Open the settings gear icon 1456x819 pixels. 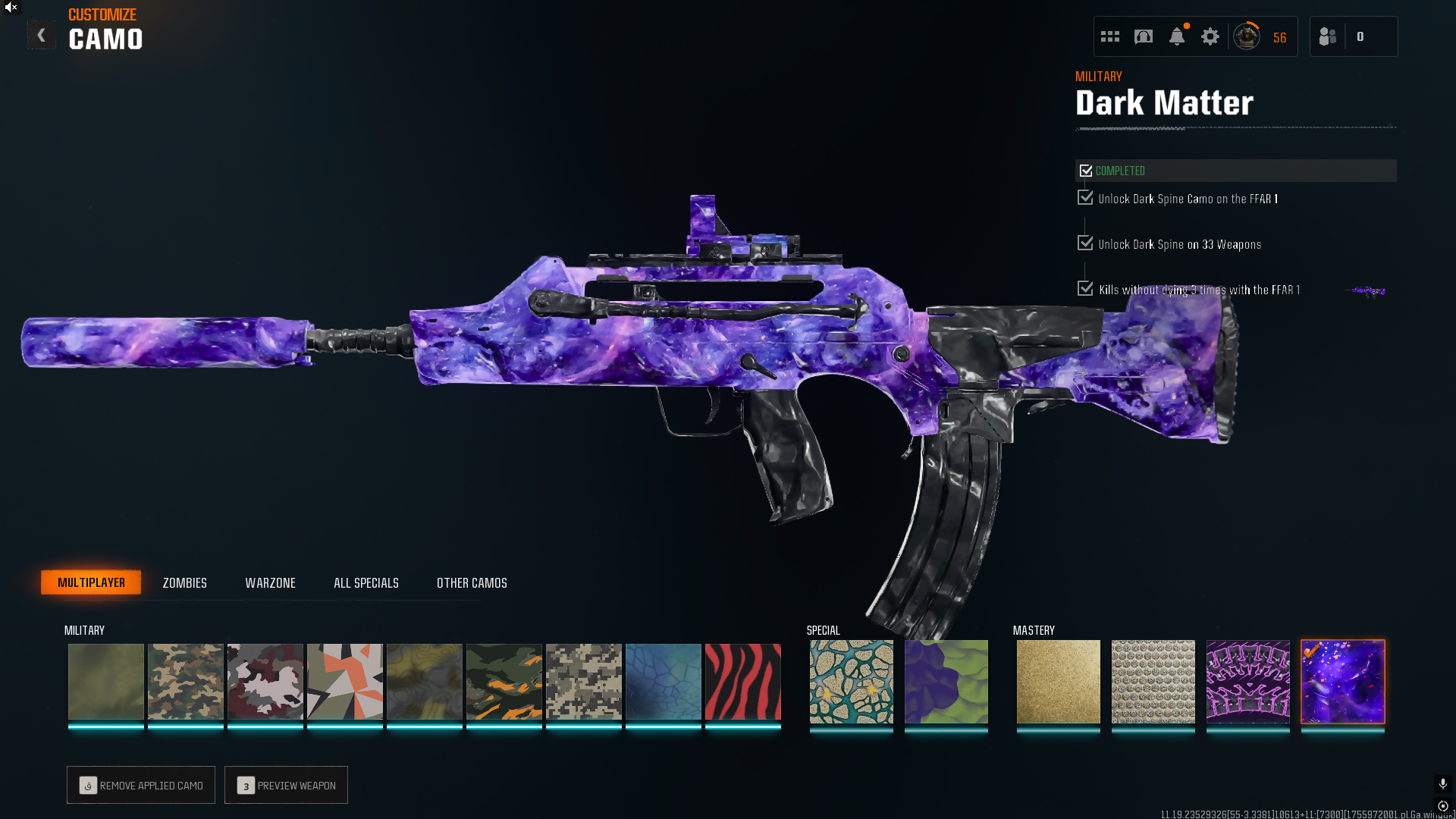[1210, 36]
